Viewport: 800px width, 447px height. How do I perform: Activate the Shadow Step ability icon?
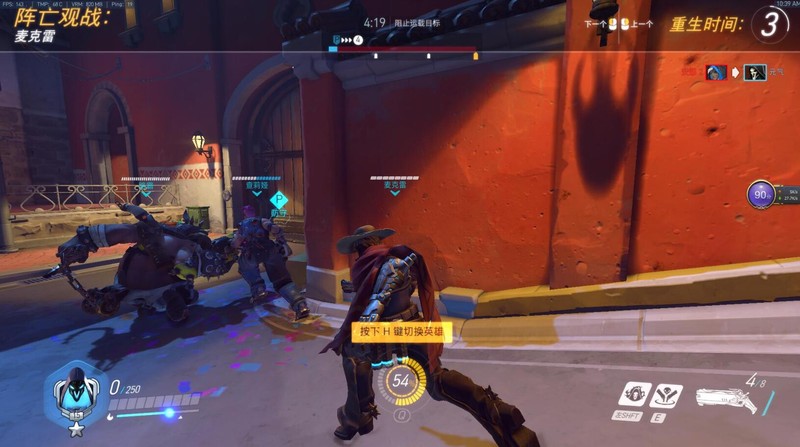click(664, 396)
